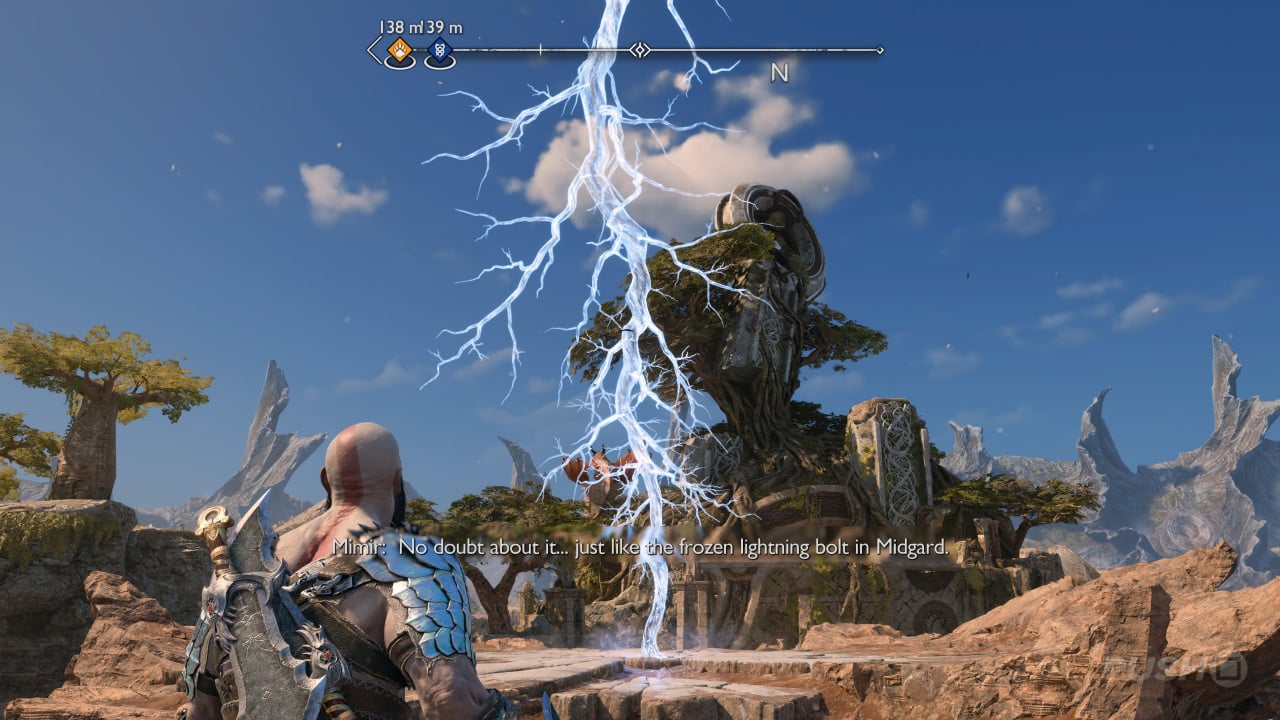Viewport: 1280px width, 720px height.
Task: Select the blue knot quest marker on compass
Action: tap(439, 50)
